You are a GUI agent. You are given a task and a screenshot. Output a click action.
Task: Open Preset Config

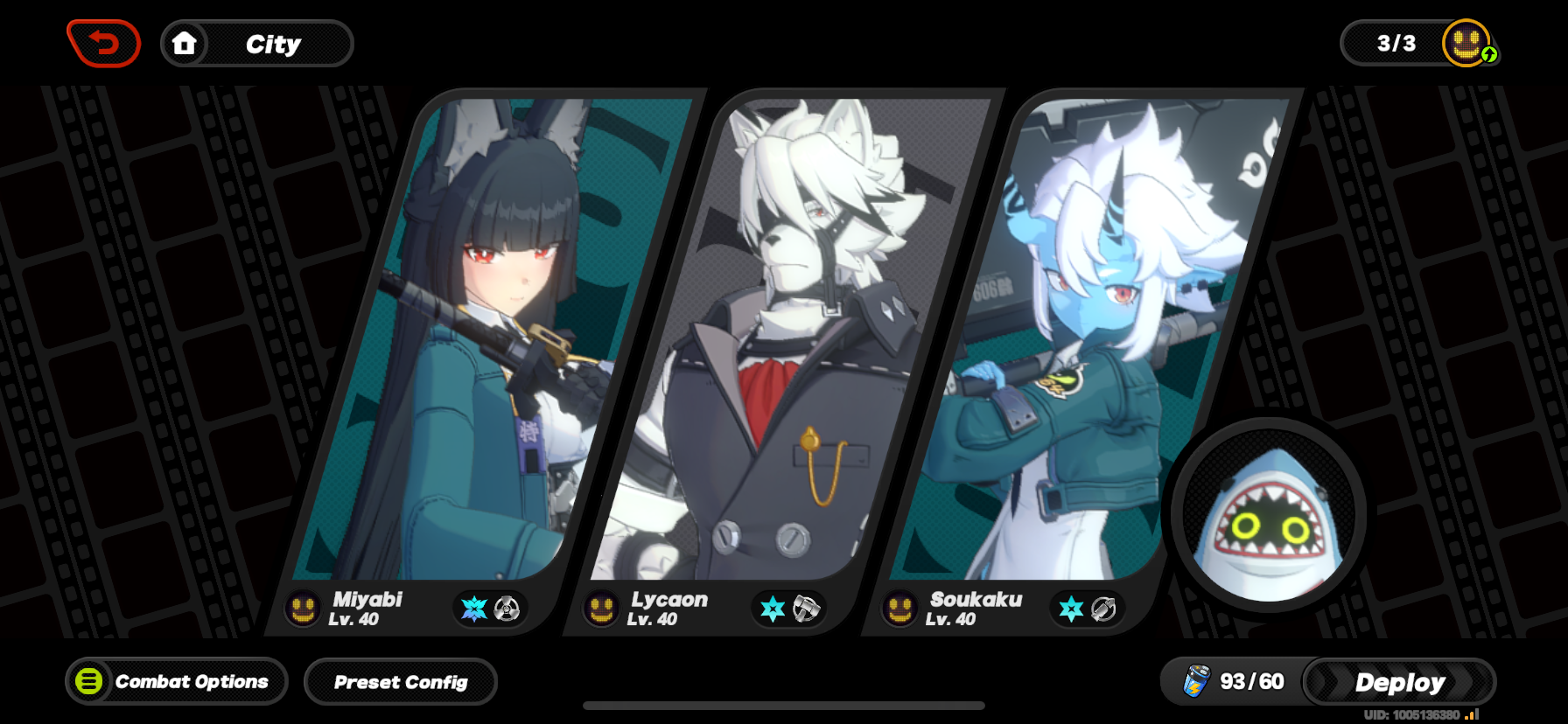[x=401, y=682]
